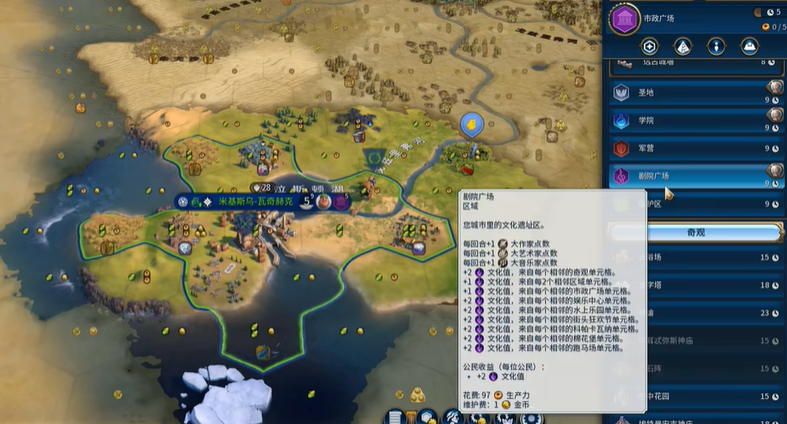
Task: Open the scroll-shaped button in bottom bar
Action: pyautogui.click(x=395, y=416)
